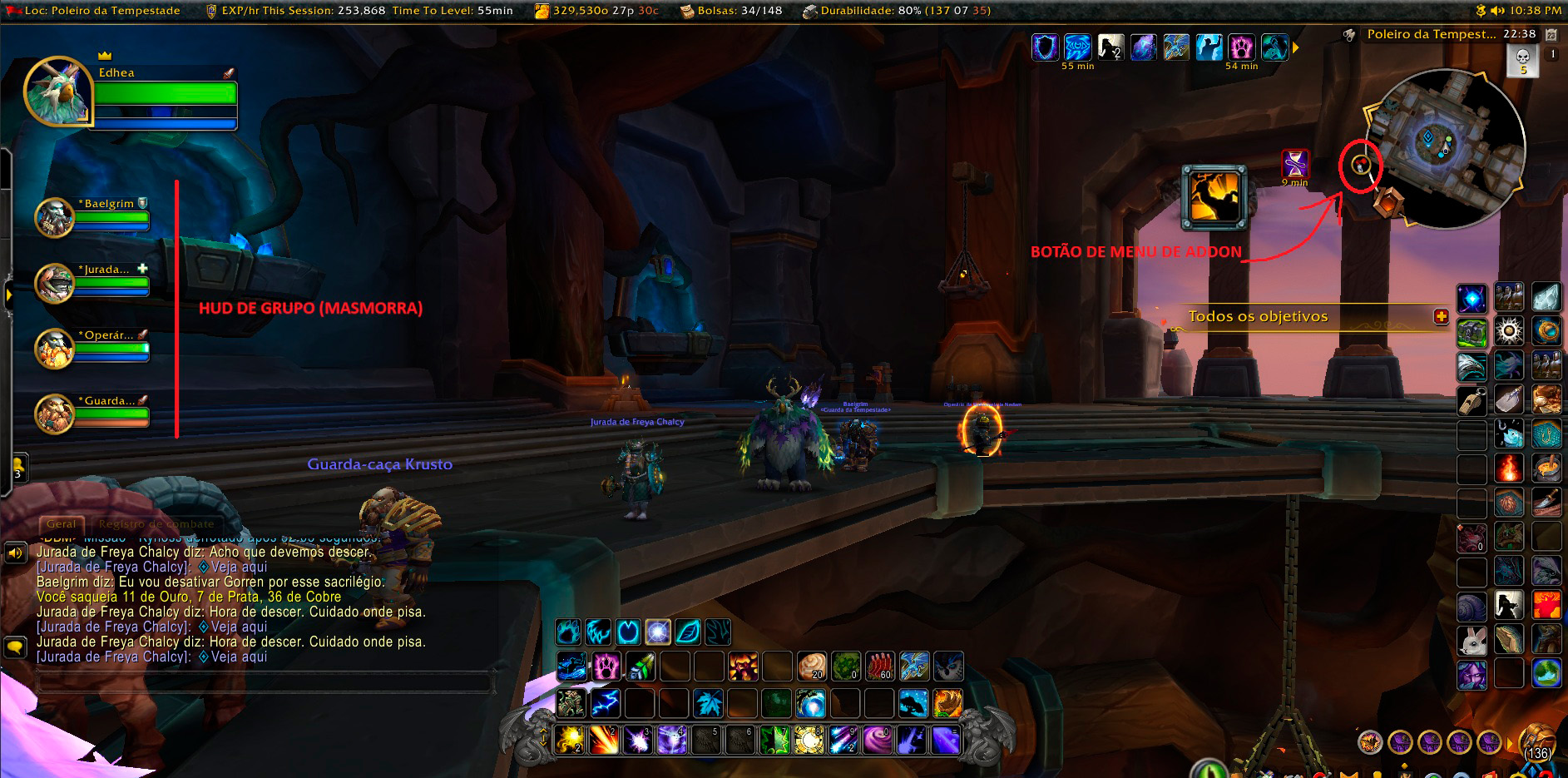Use the whistle item in the side bar
This screenshot has width=1568, height=778.
click(1472, 400)
